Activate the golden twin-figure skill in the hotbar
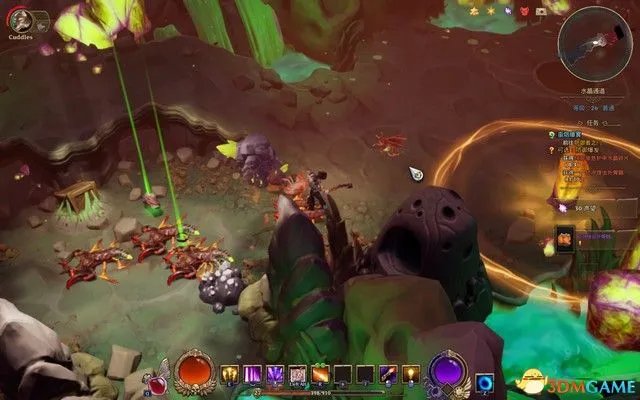 click(230, 375)
